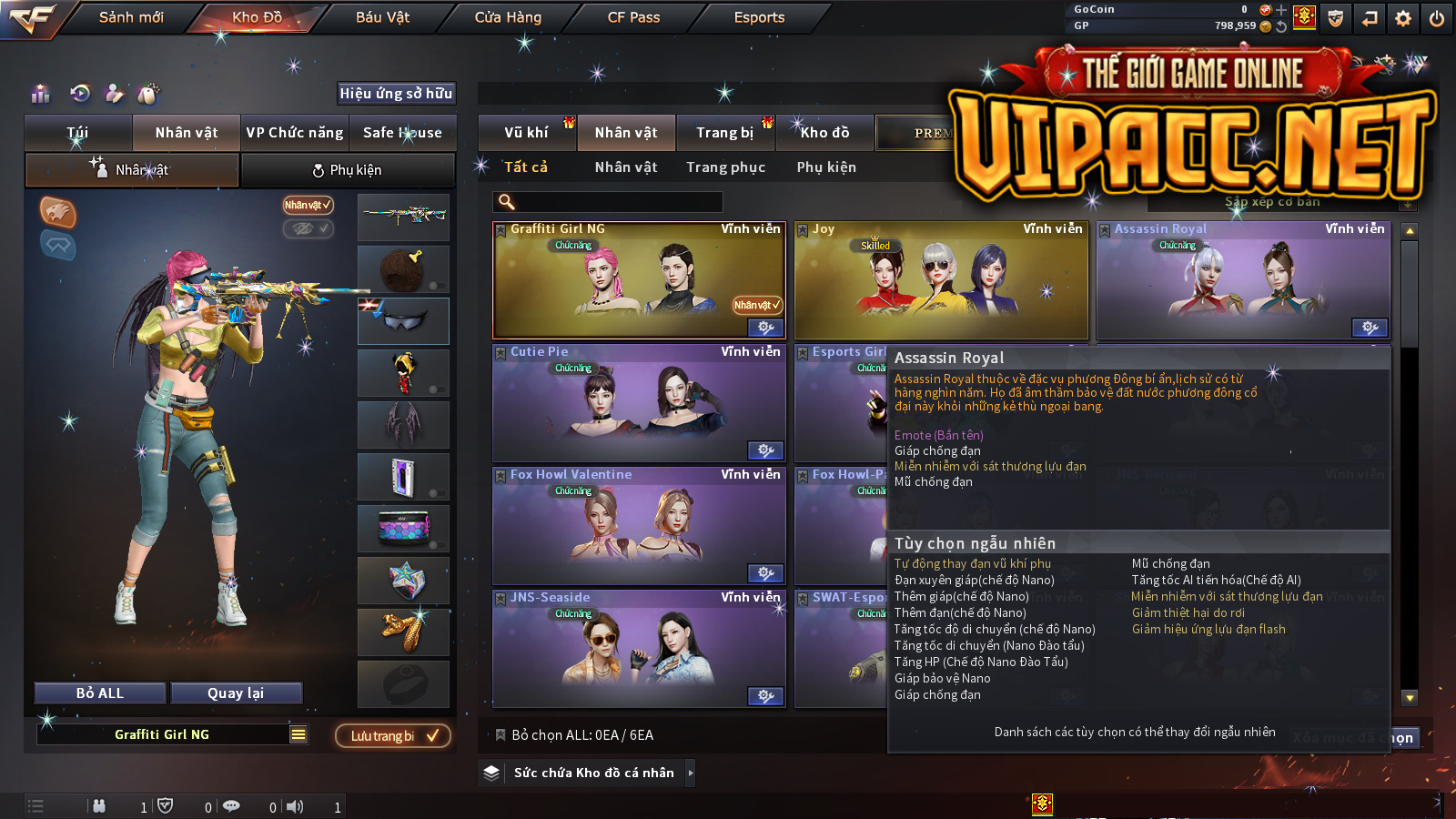Open the Sảnh mới lobby tab
The image size is (1456, 819).
[131, 17]
